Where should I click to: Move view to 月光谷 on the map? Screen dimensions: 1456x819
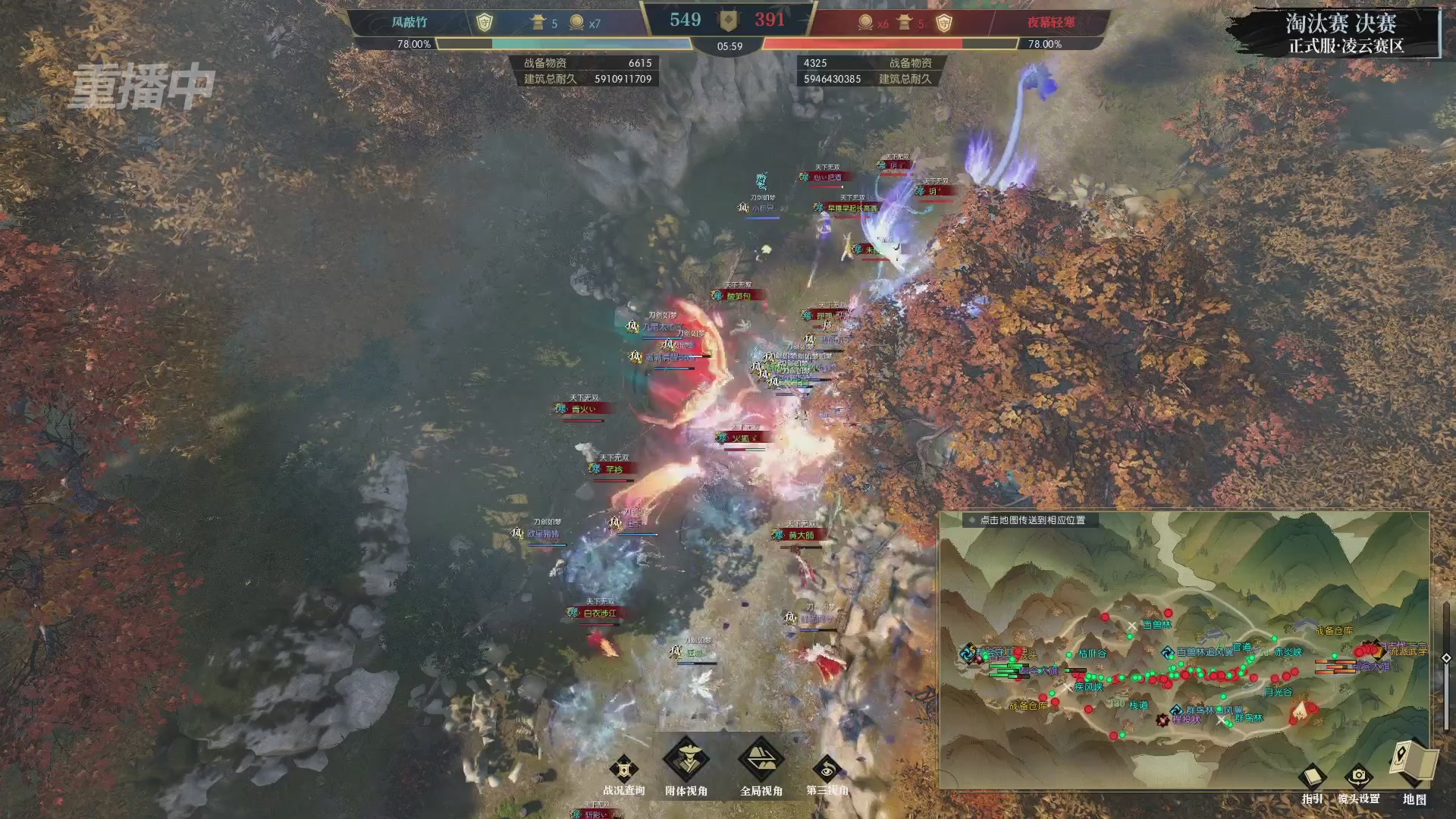coord(1278,692)
